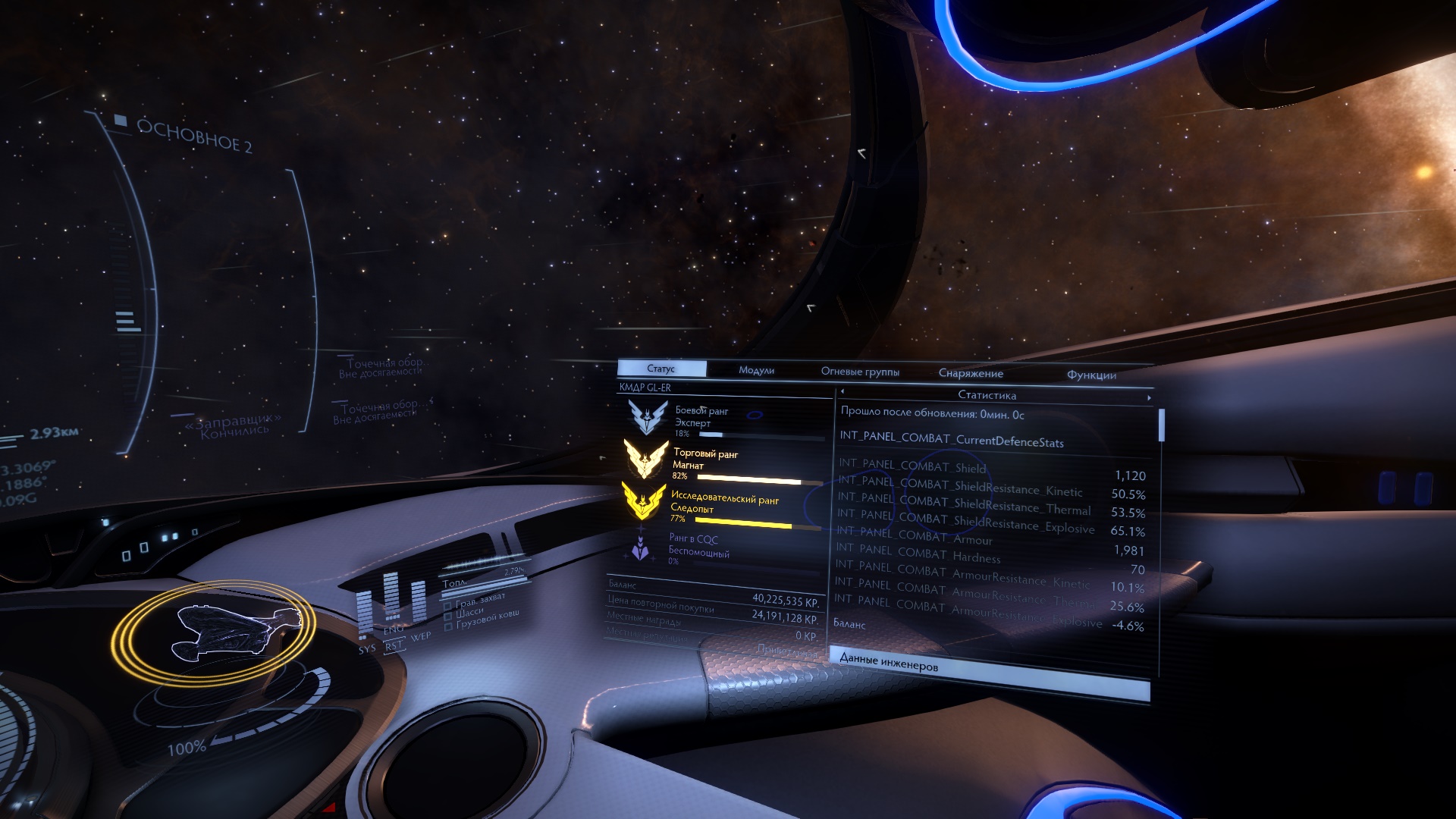Select the Торговый ранг row

(723, 463)
